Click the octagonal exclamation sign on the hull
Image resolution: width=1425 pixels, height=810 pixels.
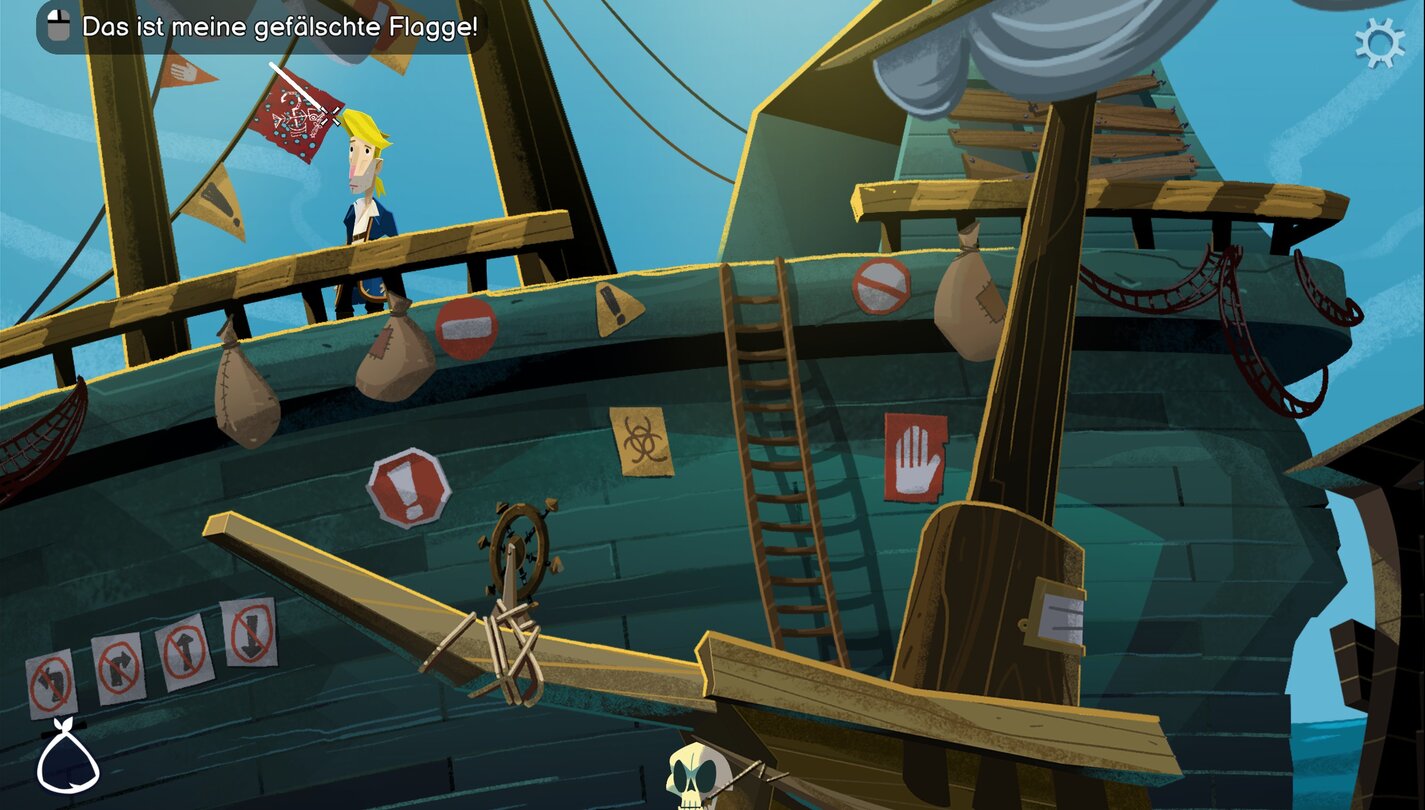(x=409, y=489)
